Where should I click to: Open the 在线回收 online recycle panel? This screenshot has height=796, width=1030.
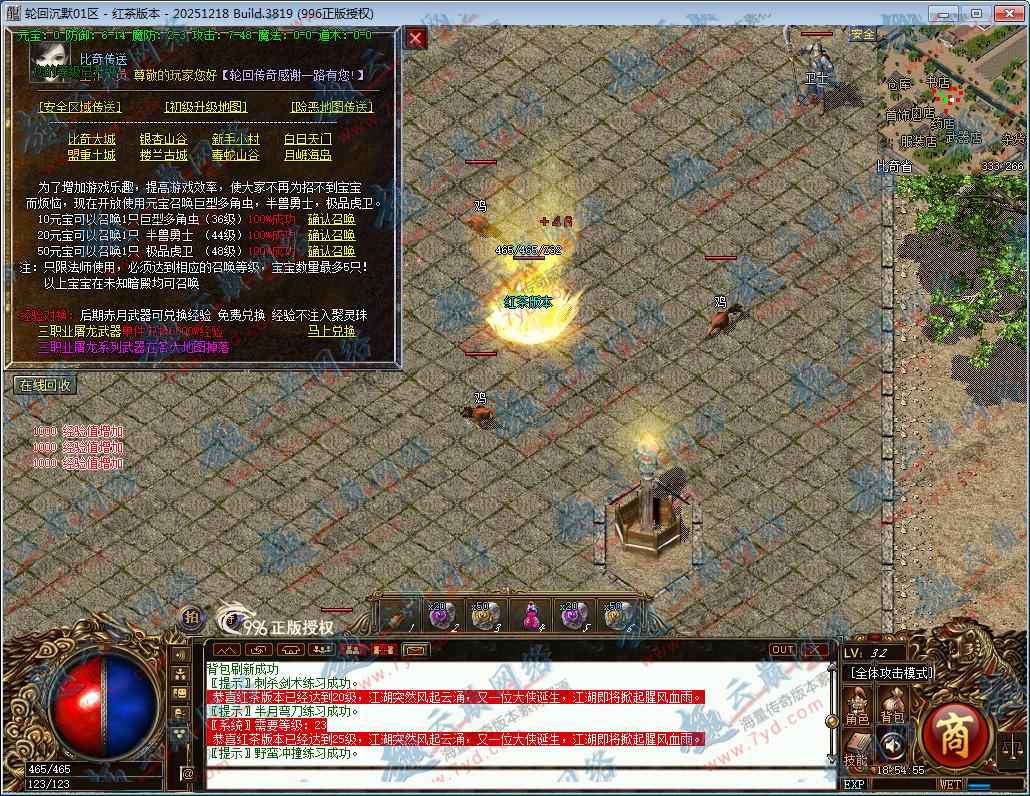pos(45,385)
